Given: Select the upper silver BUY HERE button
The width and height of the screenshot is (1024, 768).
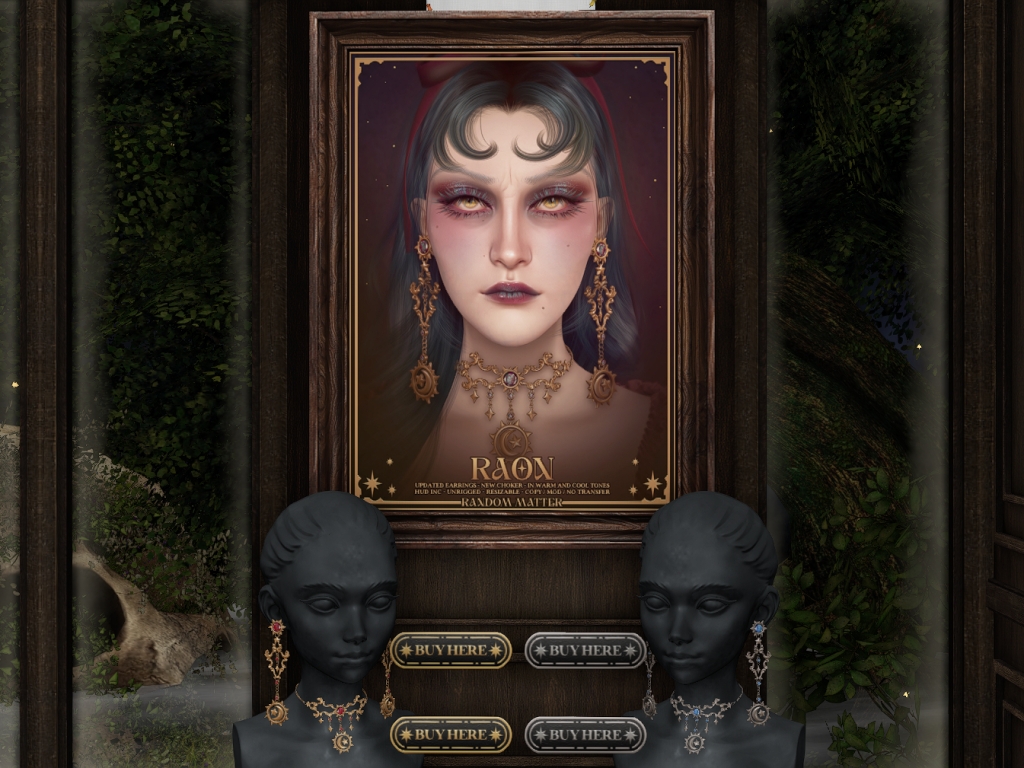Looking at the screenshot, I should pyautogui.click(x=585, y=650).
